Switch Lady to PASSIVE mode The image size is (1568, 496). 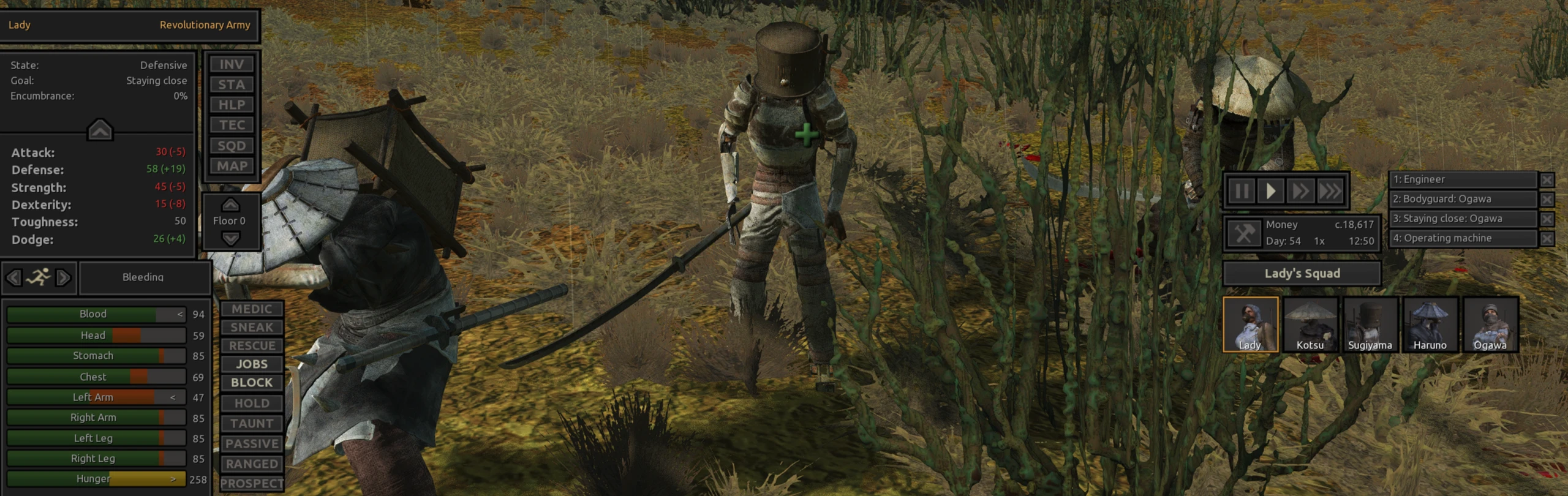click(252, 443)
